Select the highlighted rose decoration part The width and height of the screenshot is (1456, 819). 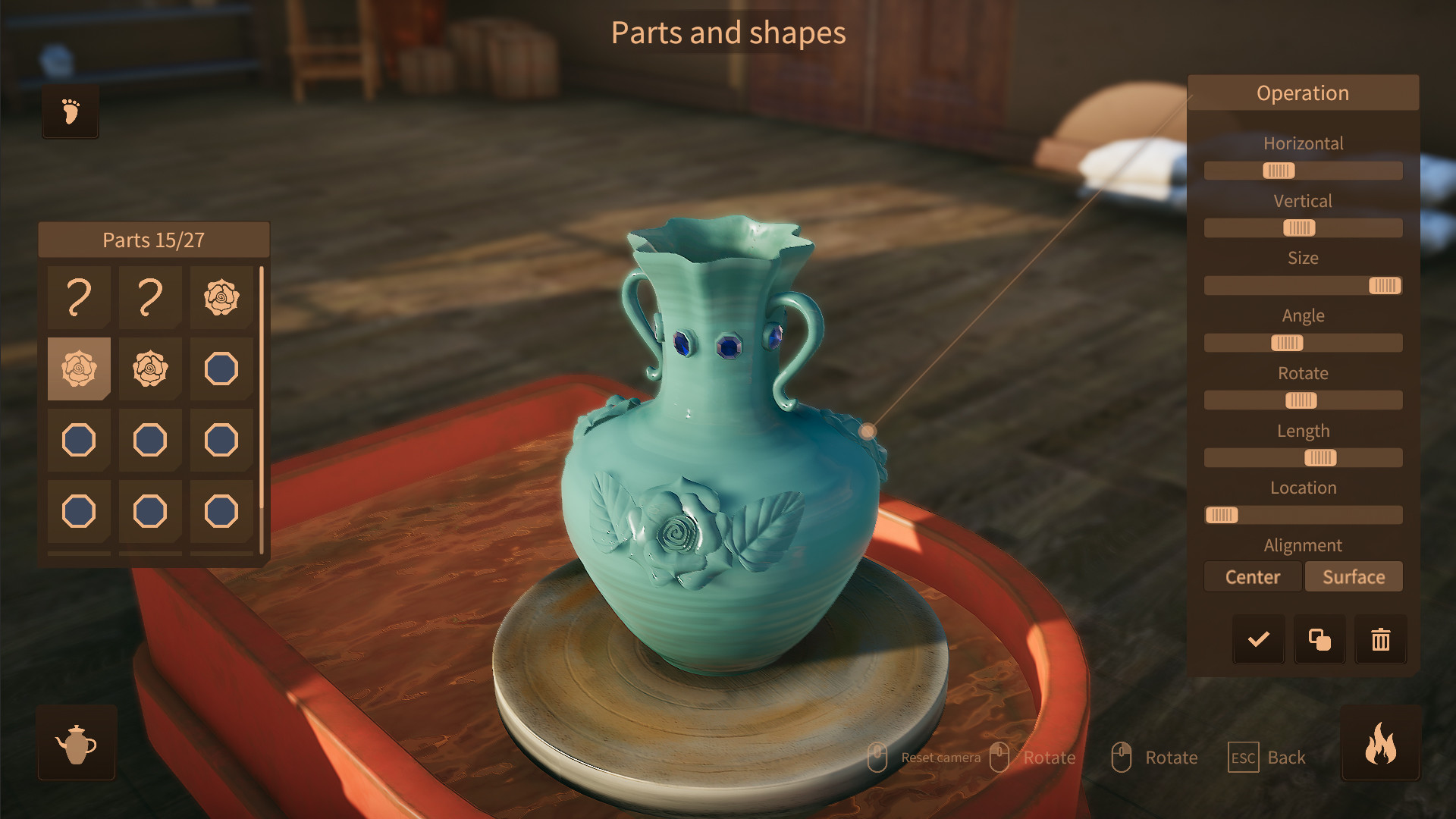tap(79, 369)
